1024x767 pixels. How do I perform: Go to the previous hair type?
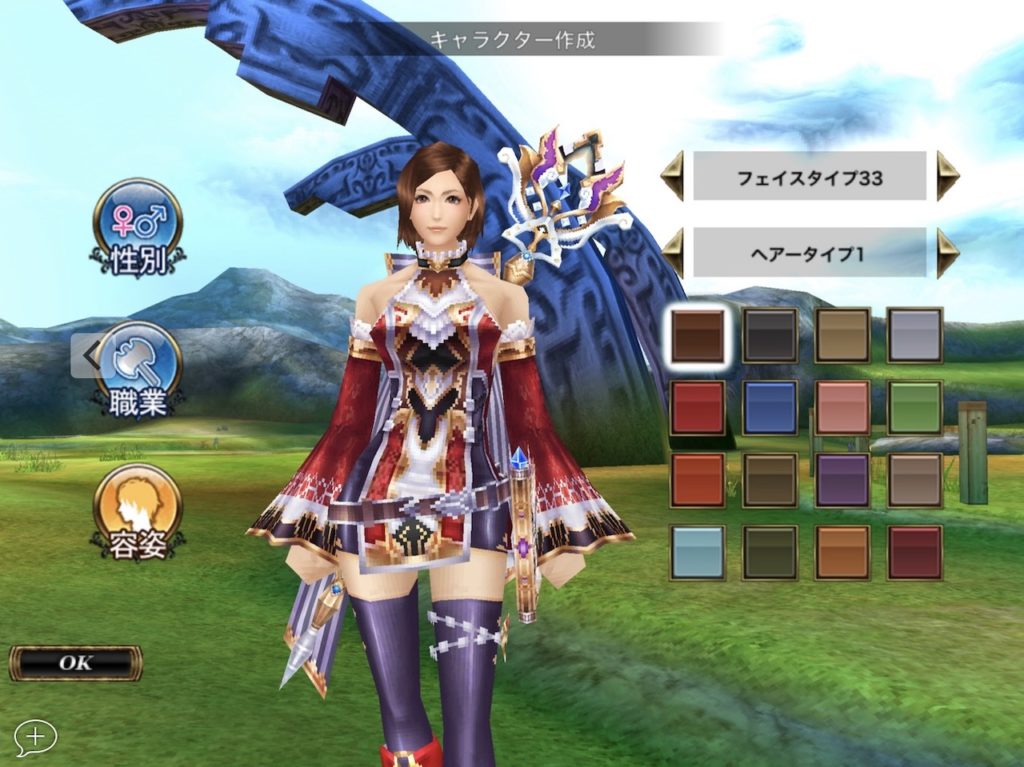[x=672, y=253]
